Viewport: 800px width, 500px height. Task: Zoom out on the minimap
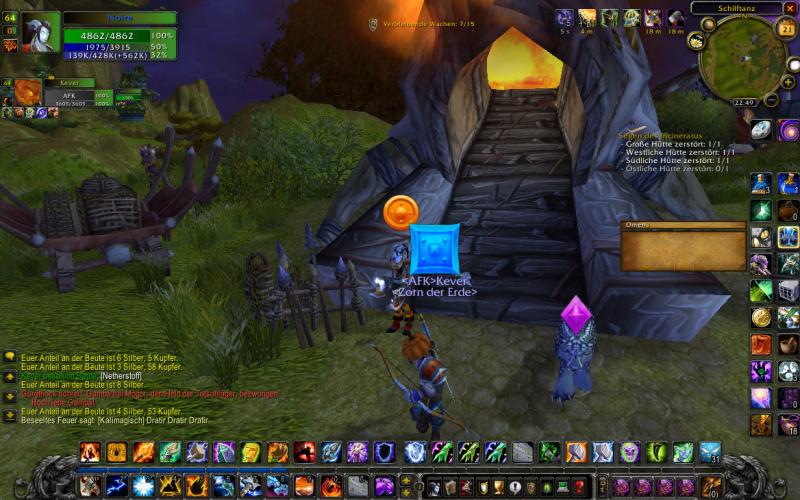click(773, 99)
